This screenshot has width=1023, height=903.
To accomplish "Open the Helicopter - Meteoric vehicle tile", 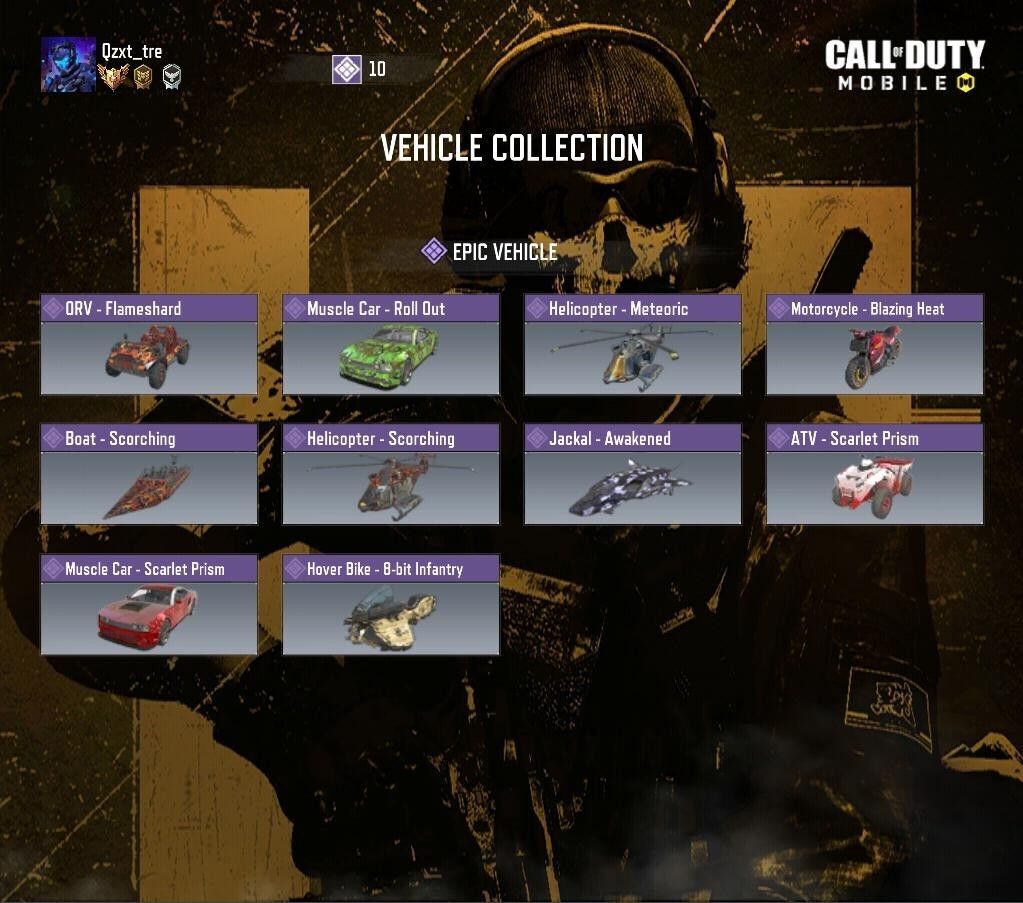I will (633, 344).
